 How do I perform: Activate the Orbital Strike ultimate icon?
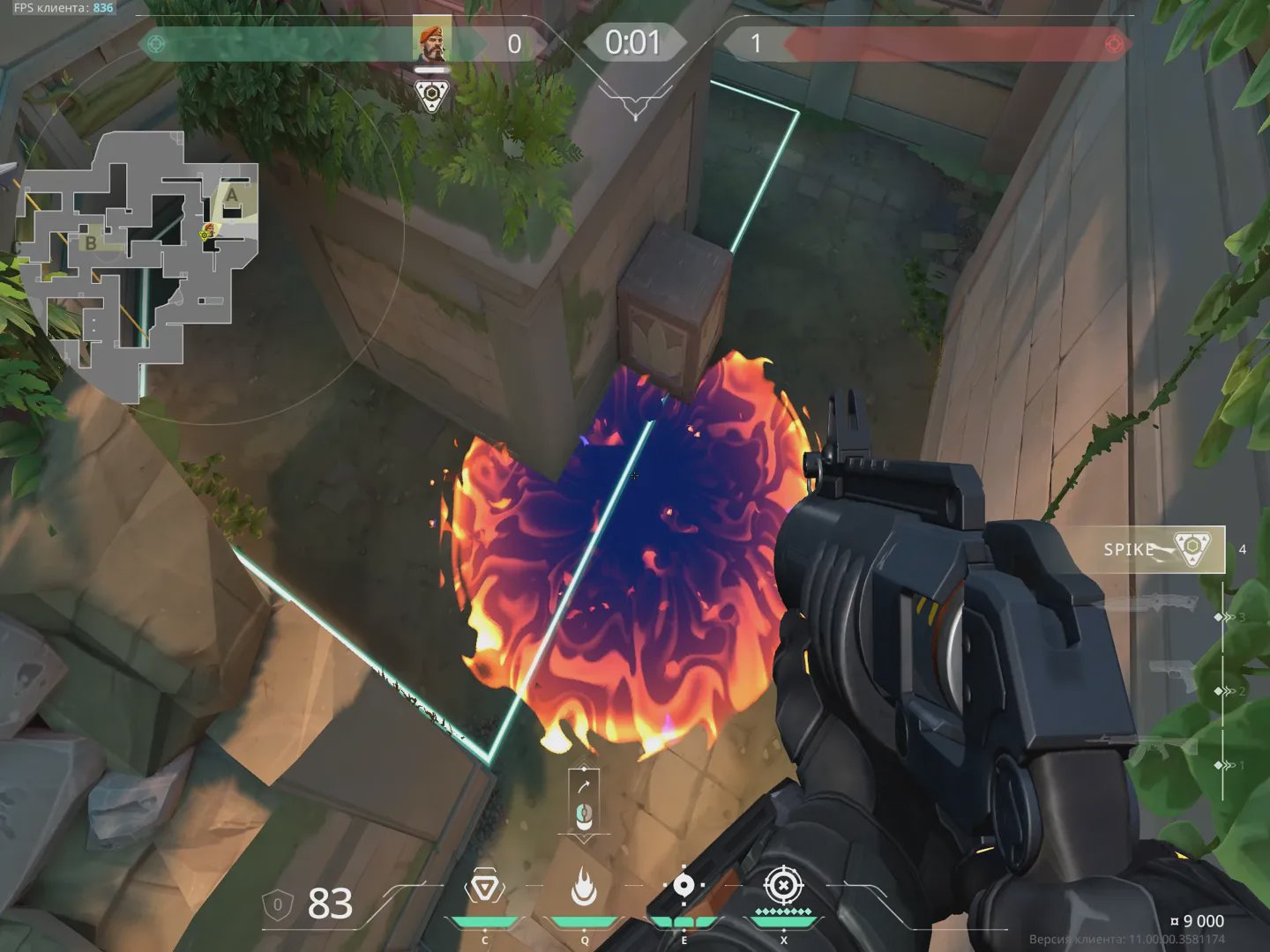(782, 886)
